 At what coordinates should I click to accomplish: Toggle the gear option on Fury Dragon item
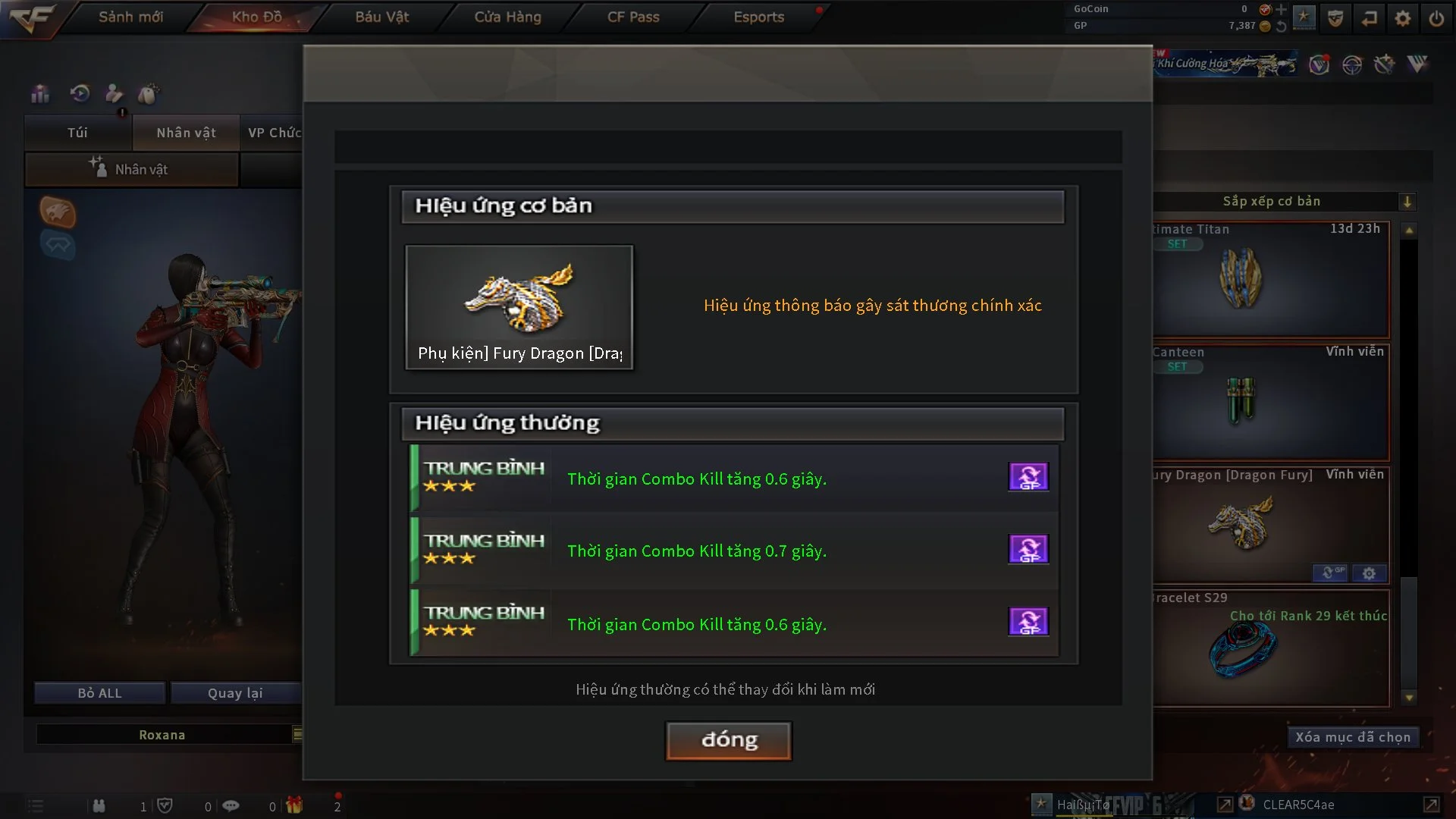click(1370, 574)
